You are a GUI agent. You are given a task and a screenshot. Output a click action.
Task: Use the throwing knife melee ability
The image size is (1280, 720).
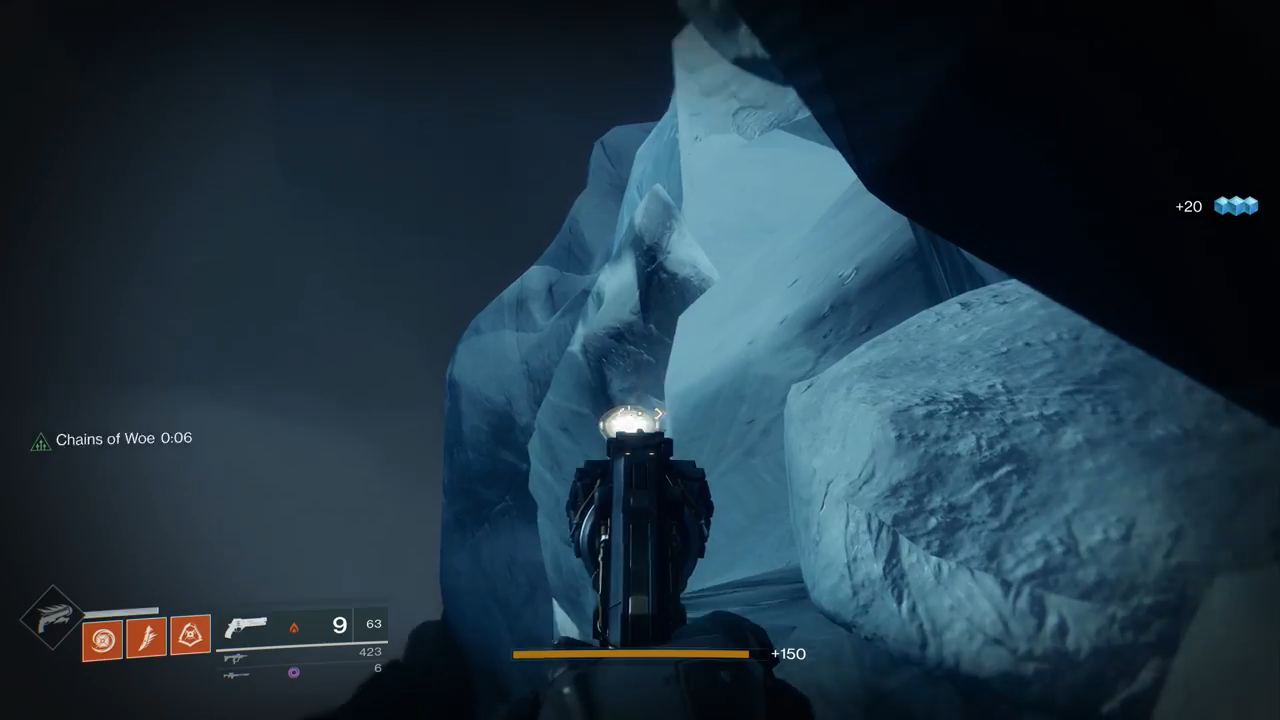[x=146, y=637]
